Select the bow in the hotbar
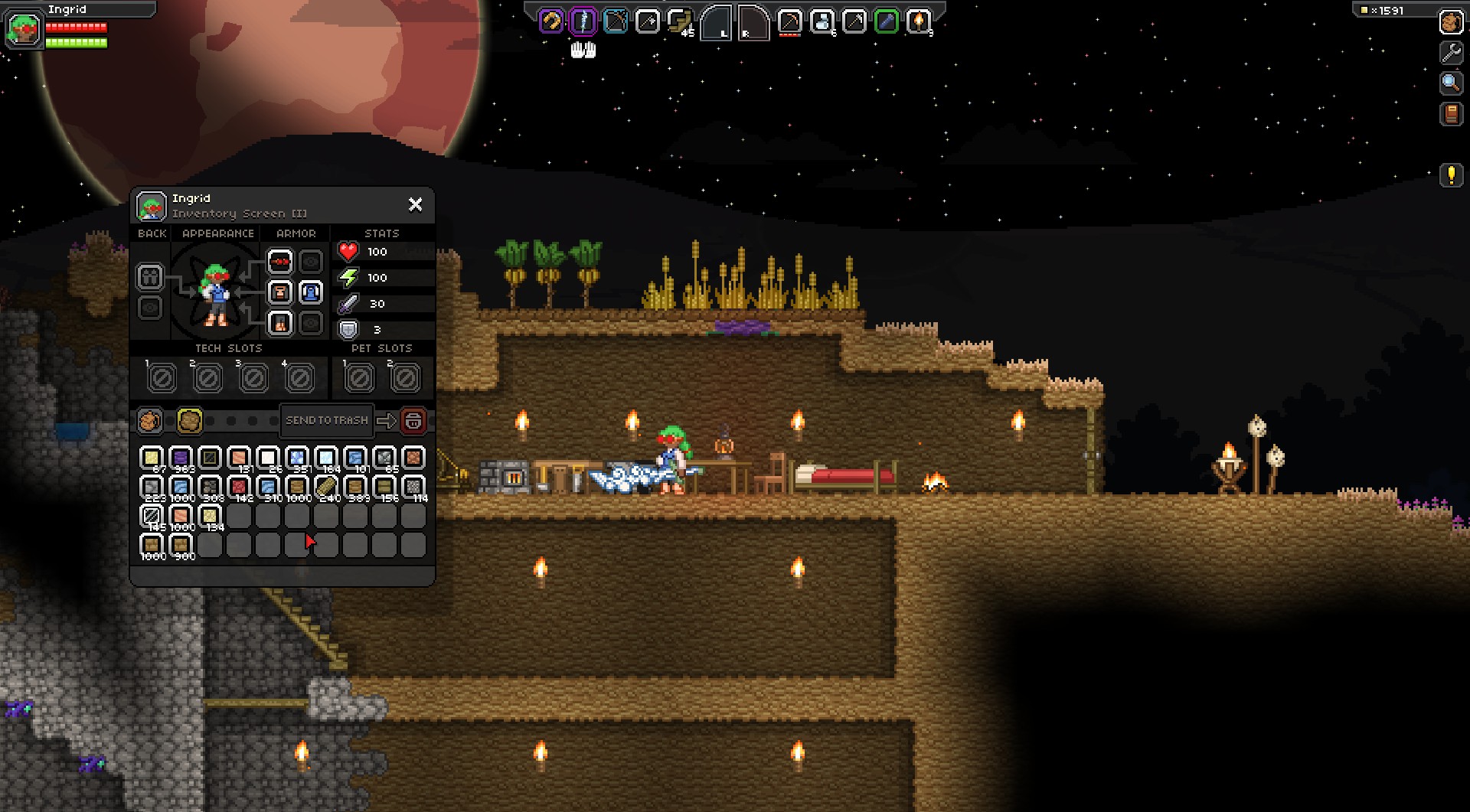 click(x=616, y=21)
